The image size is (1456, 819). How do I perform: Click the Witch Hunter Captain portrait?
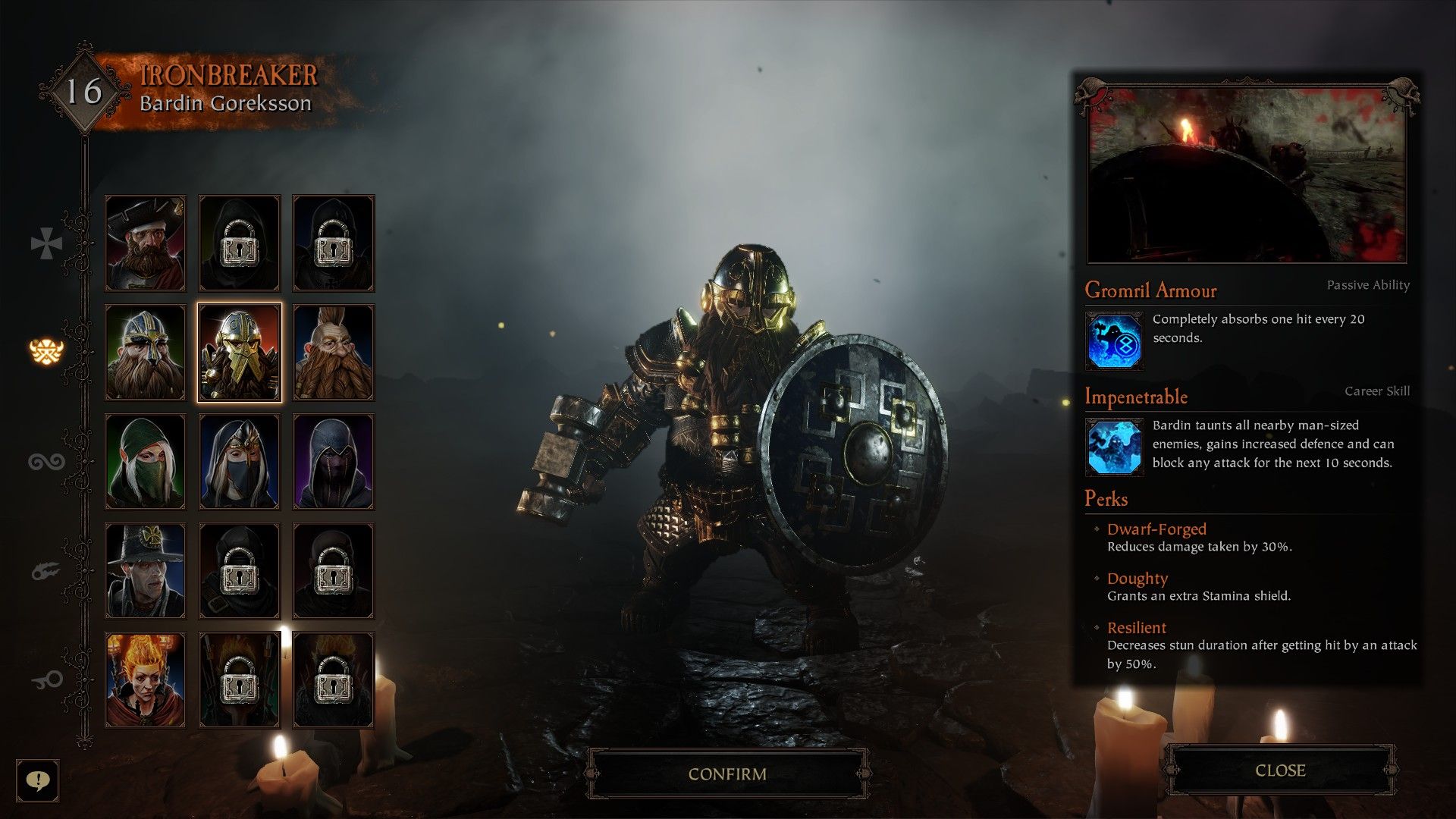pos(144,570)
